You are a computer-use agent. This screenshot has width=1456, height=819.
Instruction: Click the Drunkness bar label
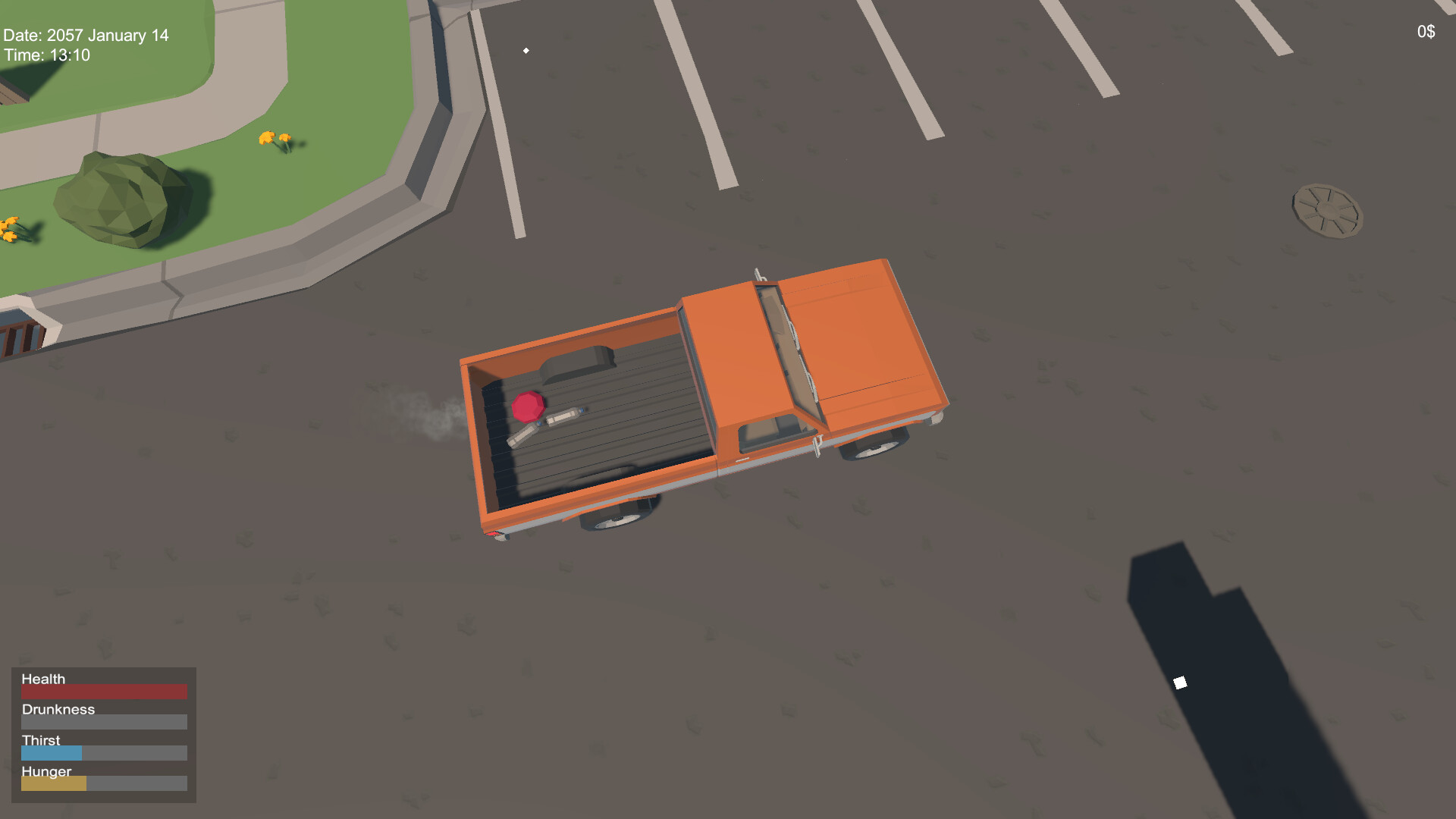[58, 709]
